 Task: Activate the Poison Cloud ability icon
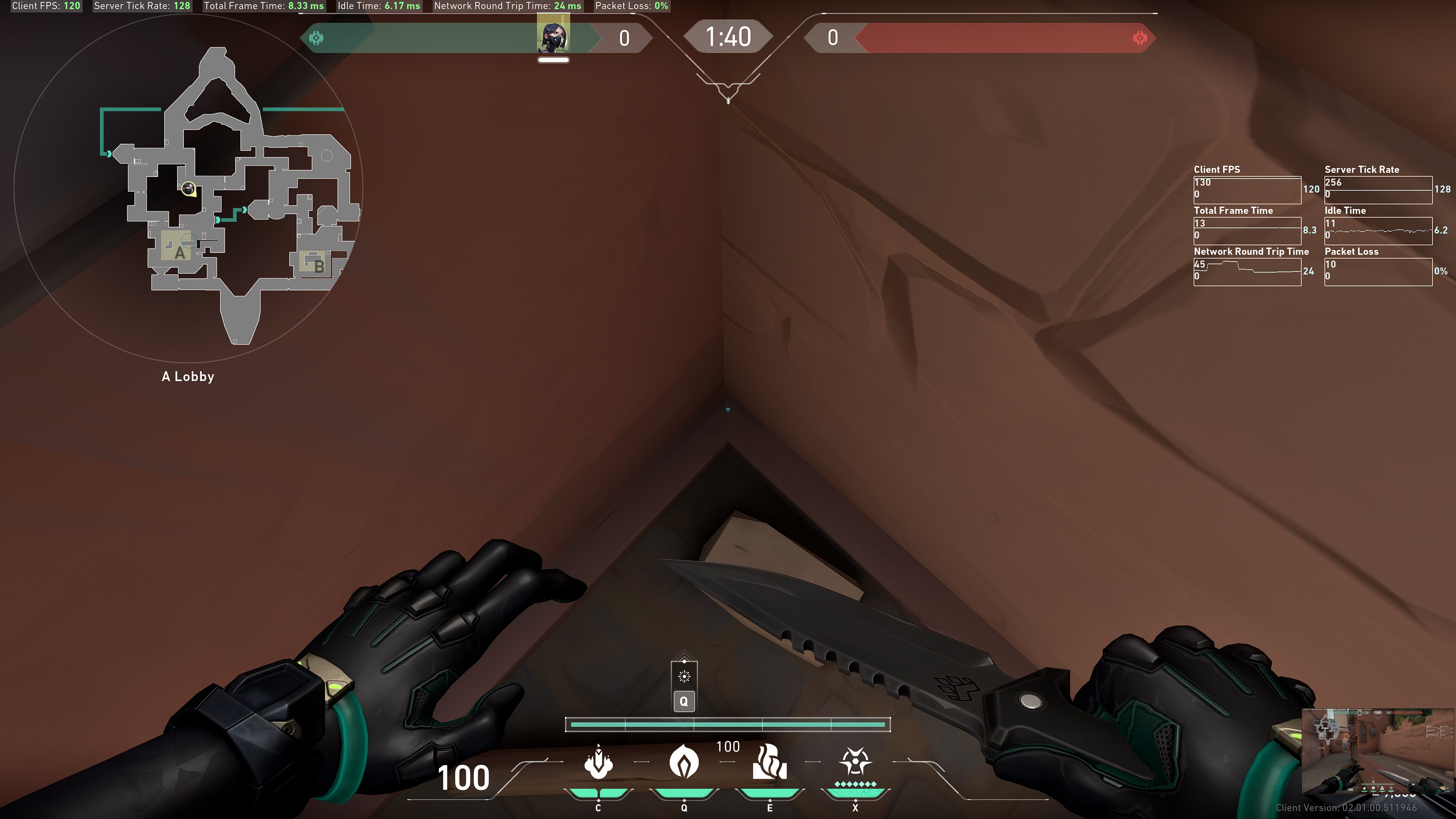tap(684, 763)
